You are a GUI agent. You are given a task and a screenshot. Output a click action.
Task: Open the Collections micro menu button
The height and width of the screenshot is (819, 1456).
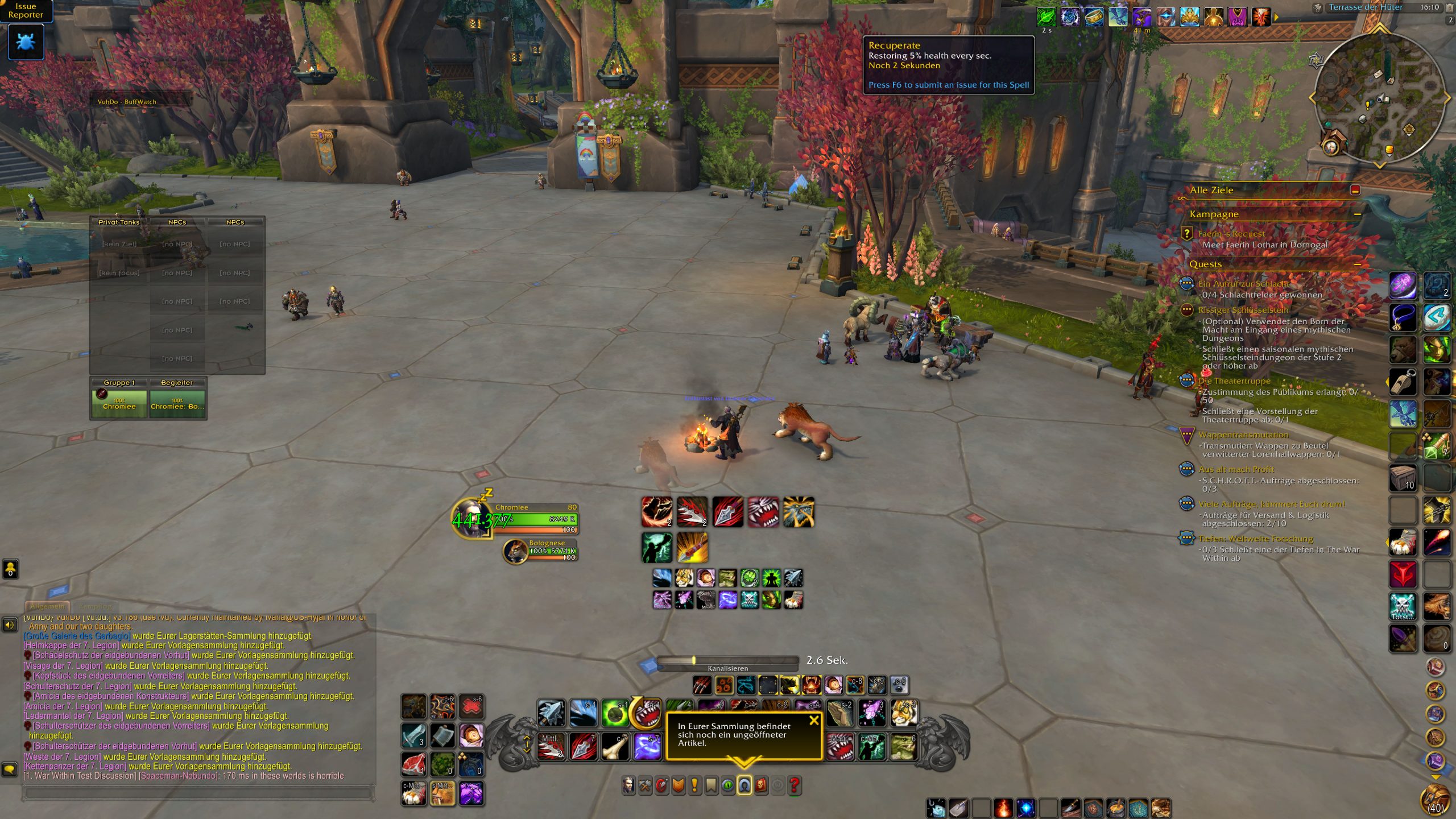[744, 785]
